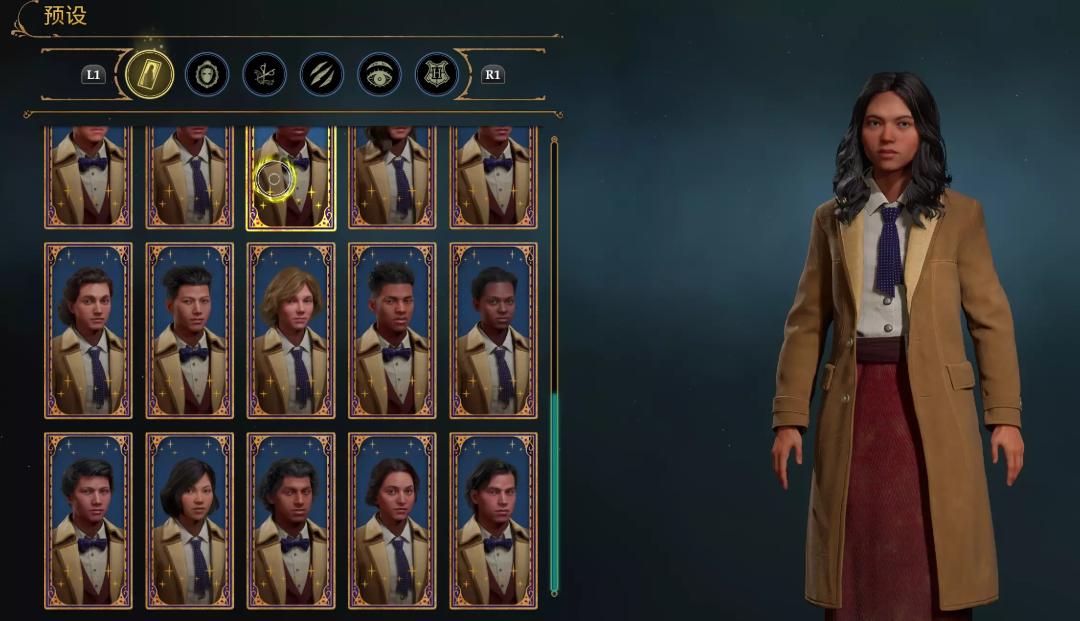Click the green preset list scrollbar
The height and width of the screenshot is (621, 1080).
point(554,490)
